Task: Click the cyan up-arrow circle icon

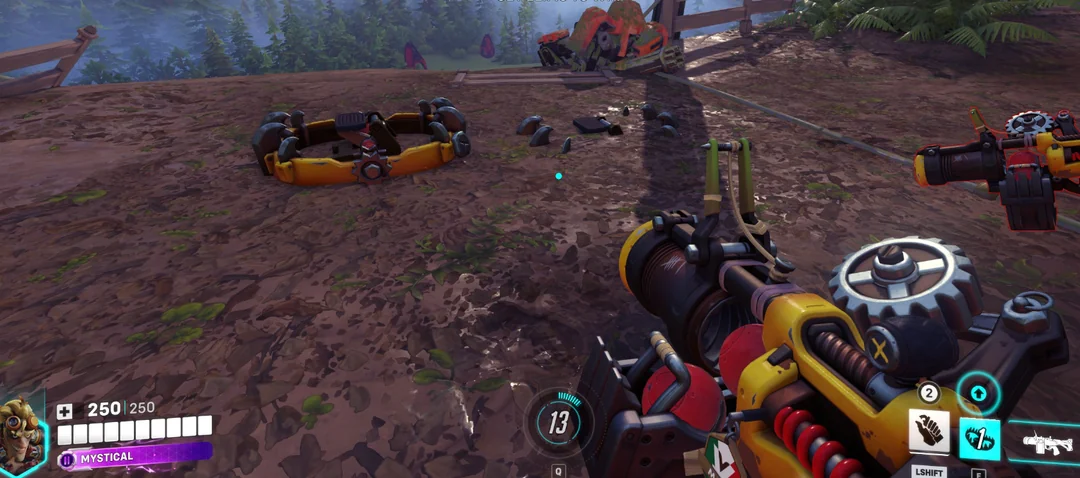Action: 978,393
